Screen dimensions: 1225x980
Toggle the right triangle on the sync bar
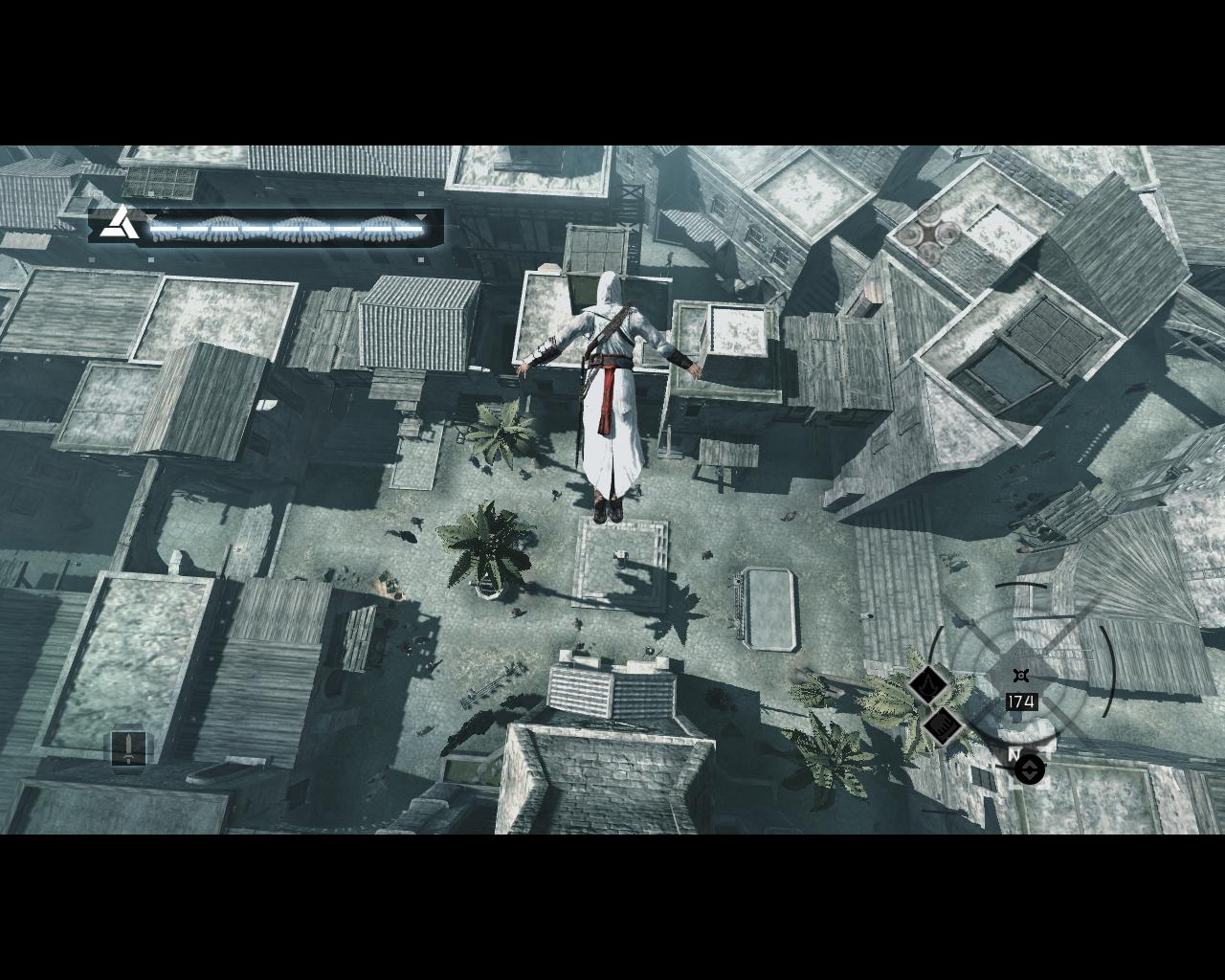click(419, 217)
